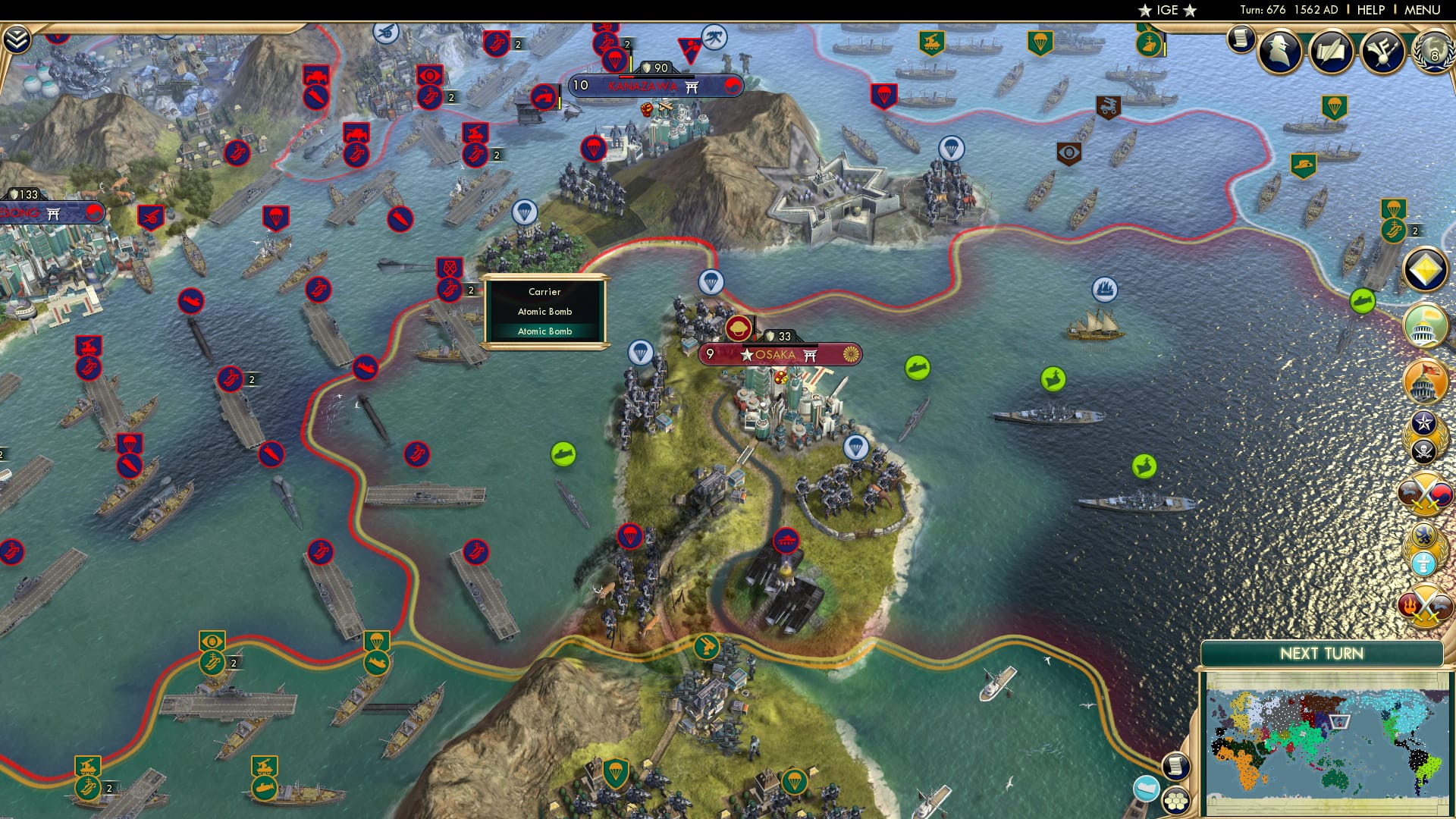
Task: Open the Sweden versus city-state war notification
Action: (1424, 548)
